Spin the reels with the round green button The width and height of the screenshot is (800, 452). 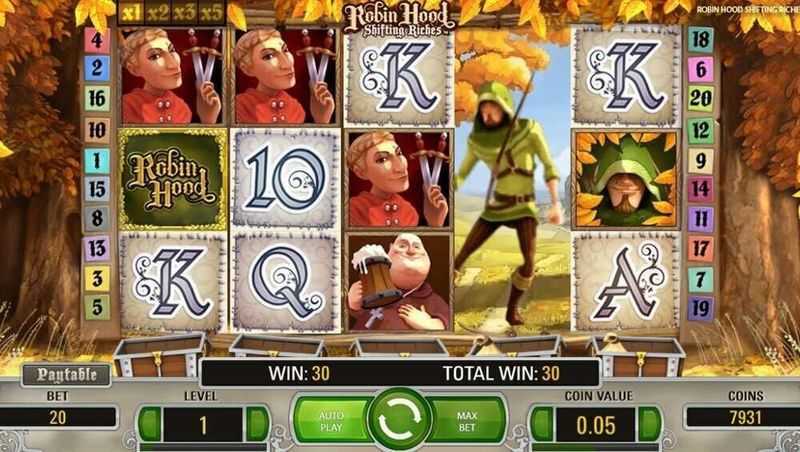[x=399, y=419]
